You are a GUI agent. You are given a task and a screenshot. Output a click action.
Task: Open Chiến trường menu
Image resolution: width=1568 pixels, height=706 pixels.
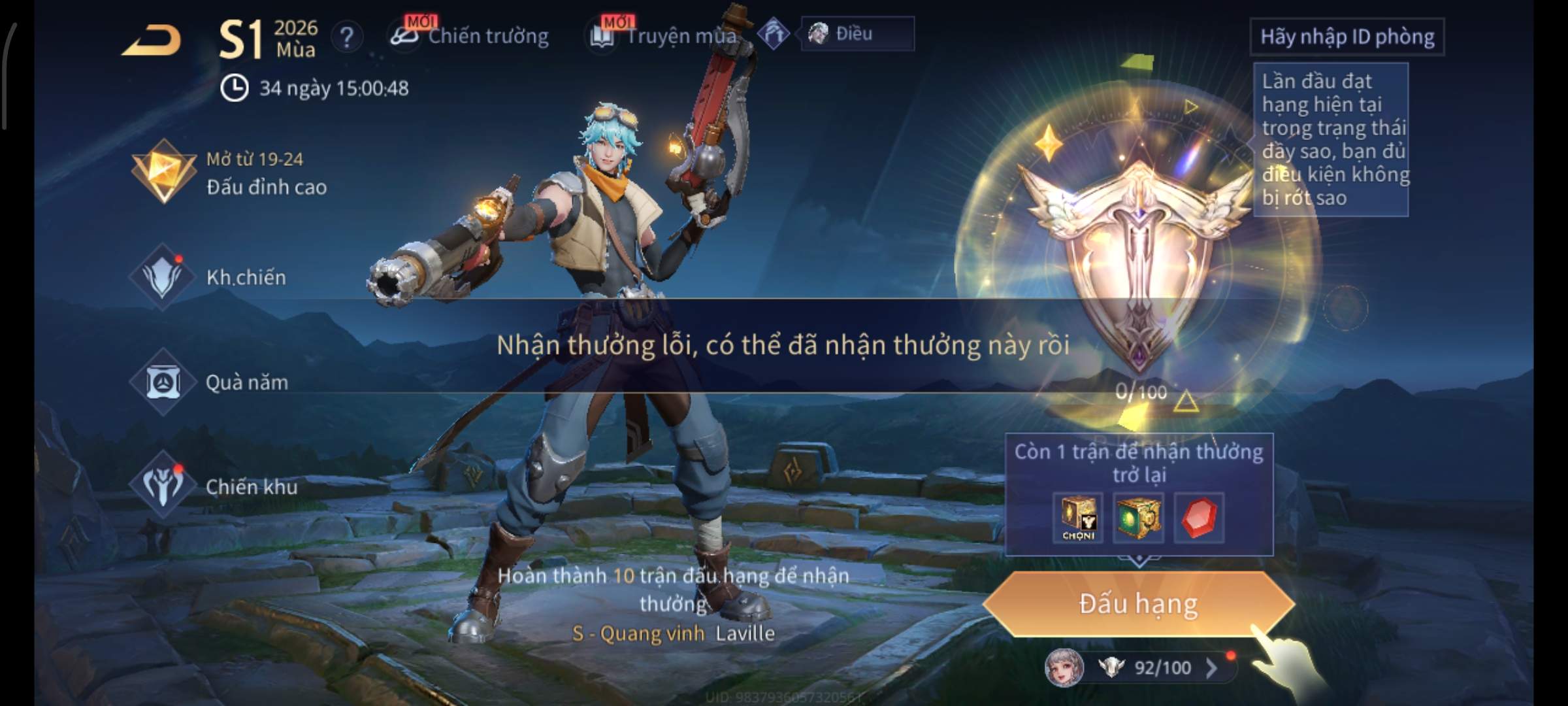[x=470, y=36]
